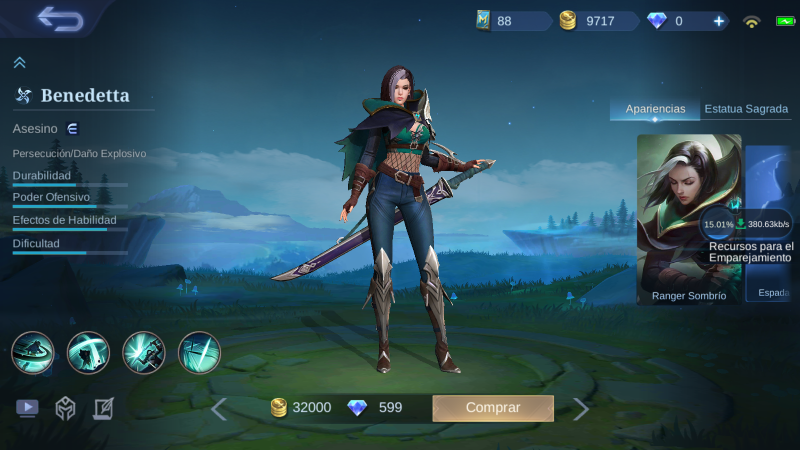
Task: Switch to the Estatua Sagrada tab
Action: 745,109
